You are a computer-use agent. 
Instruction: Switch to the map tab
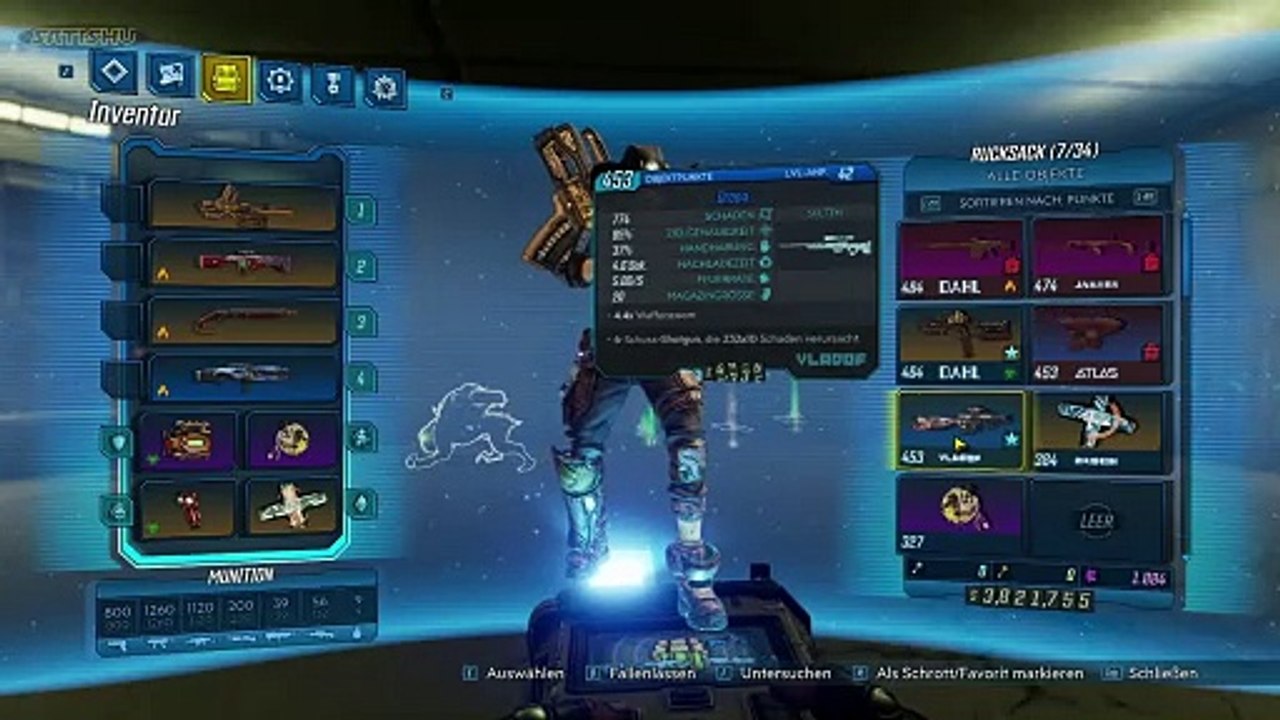pyautogui.click(x=171, y=74)
